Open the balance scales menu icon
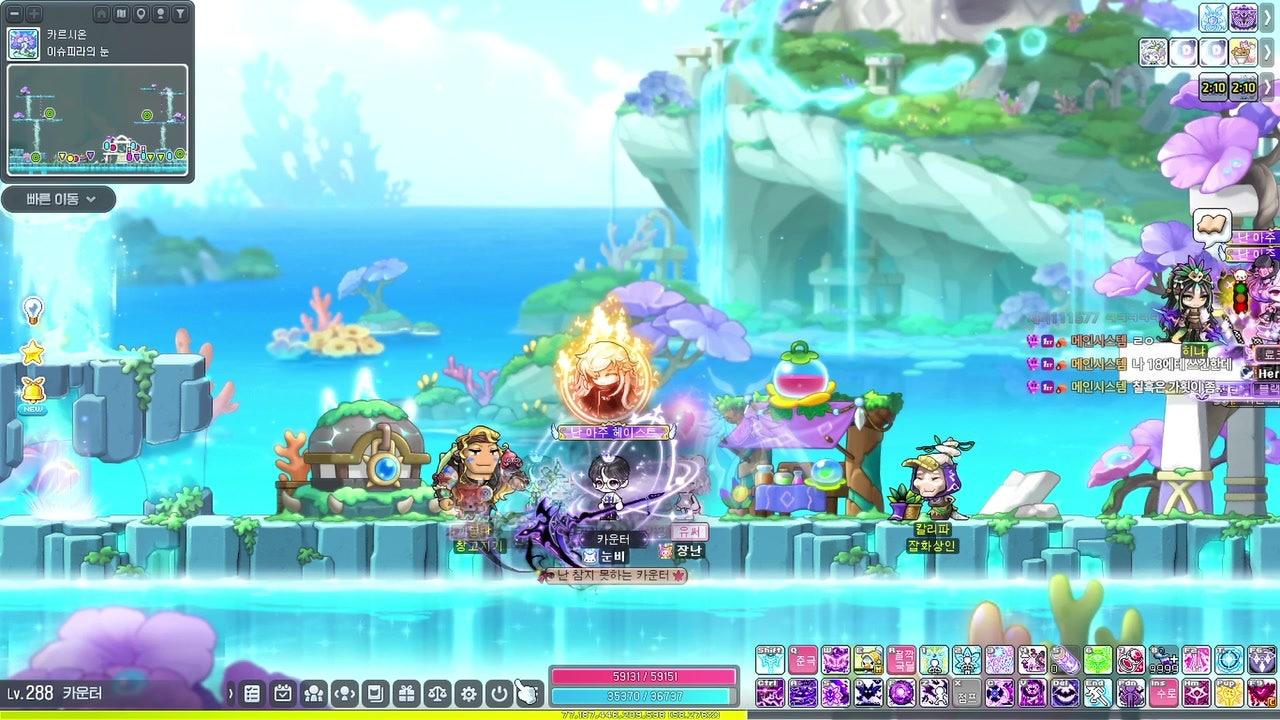Viewport: 1280px width, 720px height. pos(436,693)
